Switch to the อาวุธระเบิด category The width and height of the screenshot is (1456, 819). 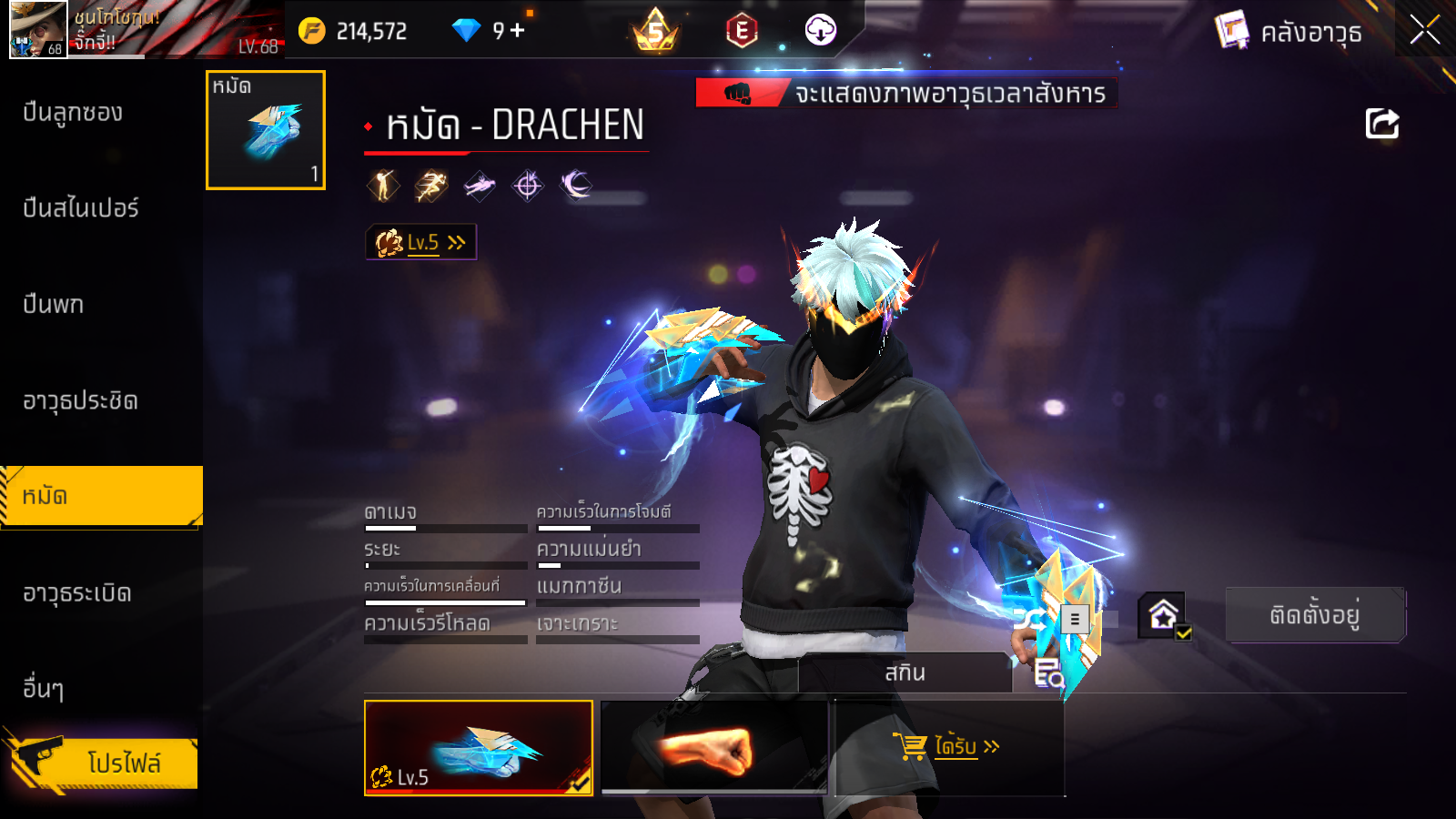click(x=77, y=593)
